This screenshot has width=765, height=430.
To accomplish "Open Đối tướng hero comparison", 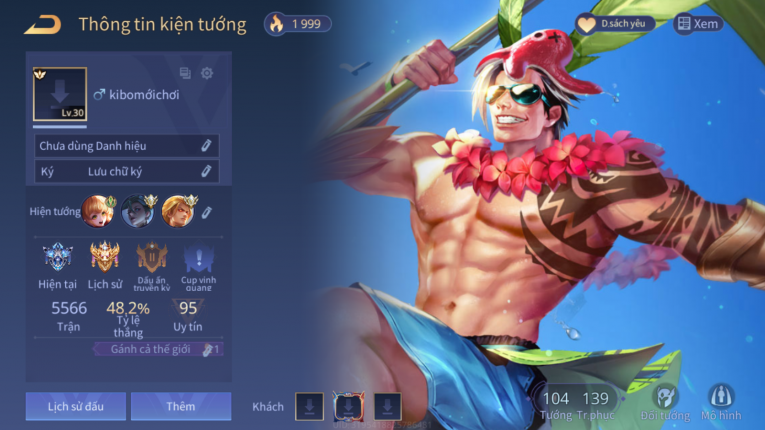I will [666, 401].
